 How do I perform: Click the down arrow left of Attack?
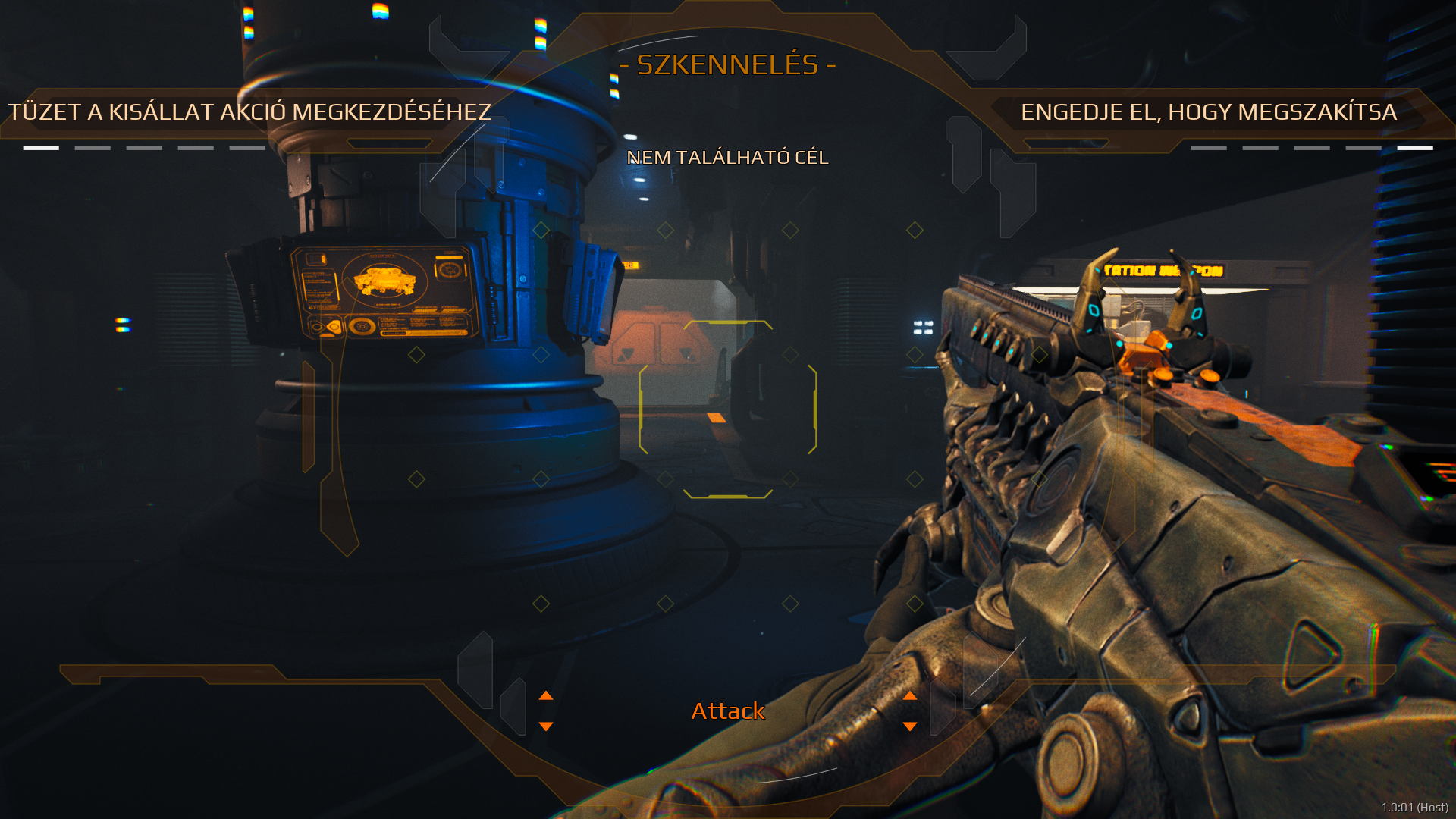pyautogui.click(x=546, y=726)
